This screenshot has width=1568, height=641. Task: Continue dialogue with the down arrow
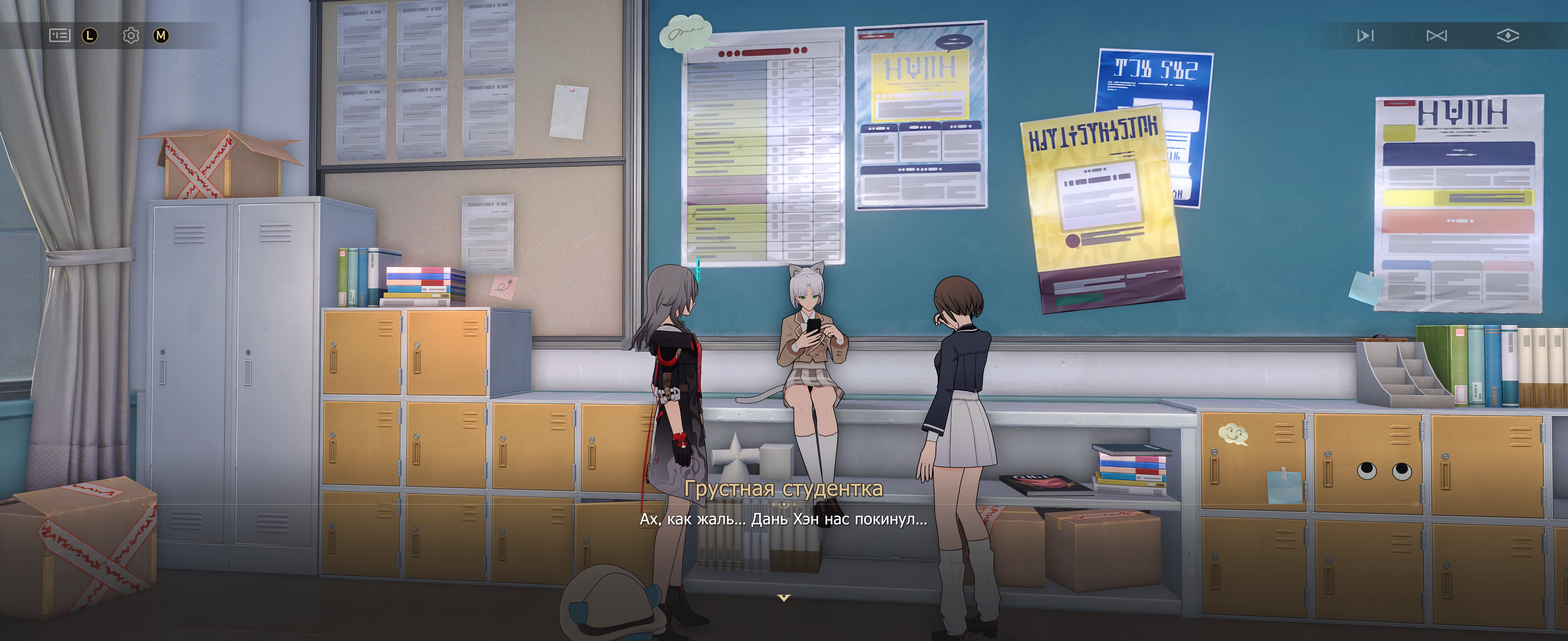[784, 598]
